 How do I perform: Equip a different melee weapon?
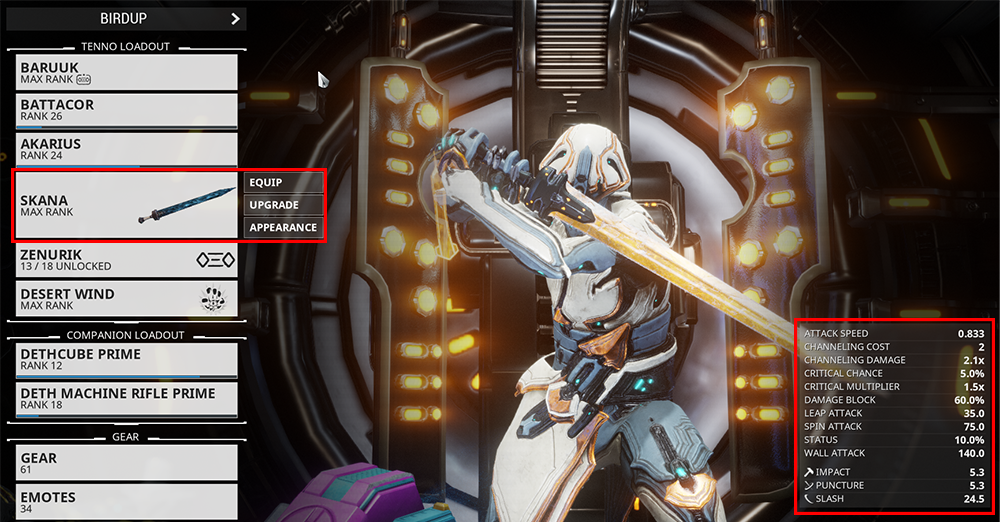pyautogui.click(x=284, y=182)
